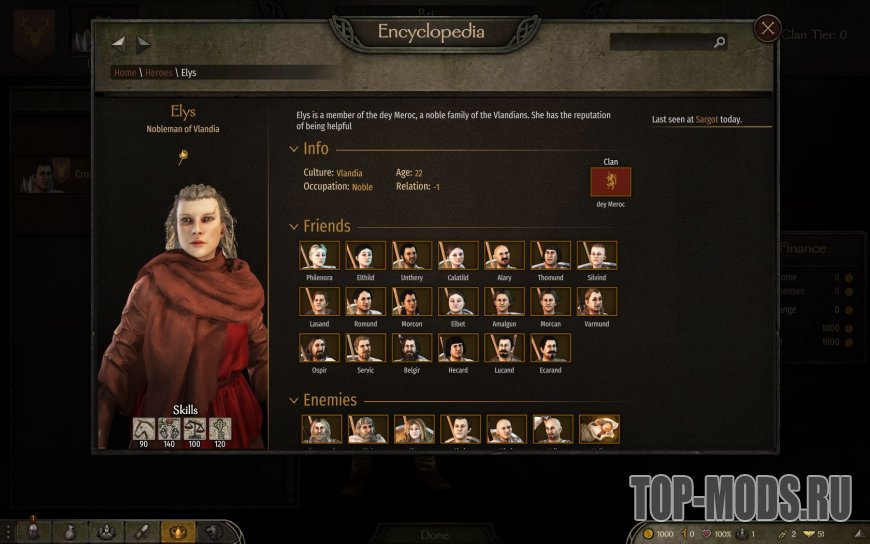Screen dimensions: 870x544
Task: Go forward with the right arrow
Action: (x=144, y=43)
